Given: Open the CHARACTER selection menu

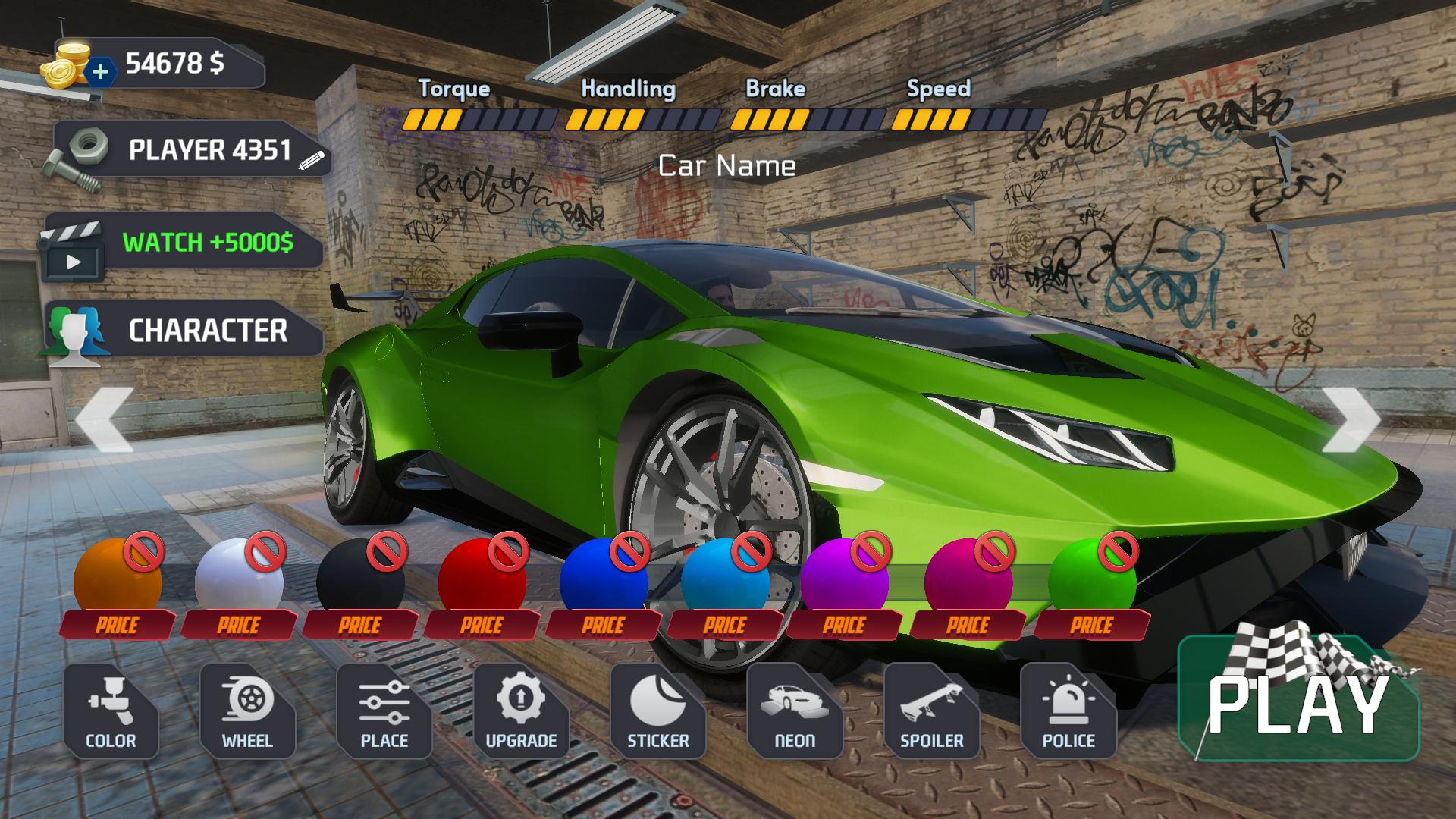Looking at the screenshot, I should [184, 331].
